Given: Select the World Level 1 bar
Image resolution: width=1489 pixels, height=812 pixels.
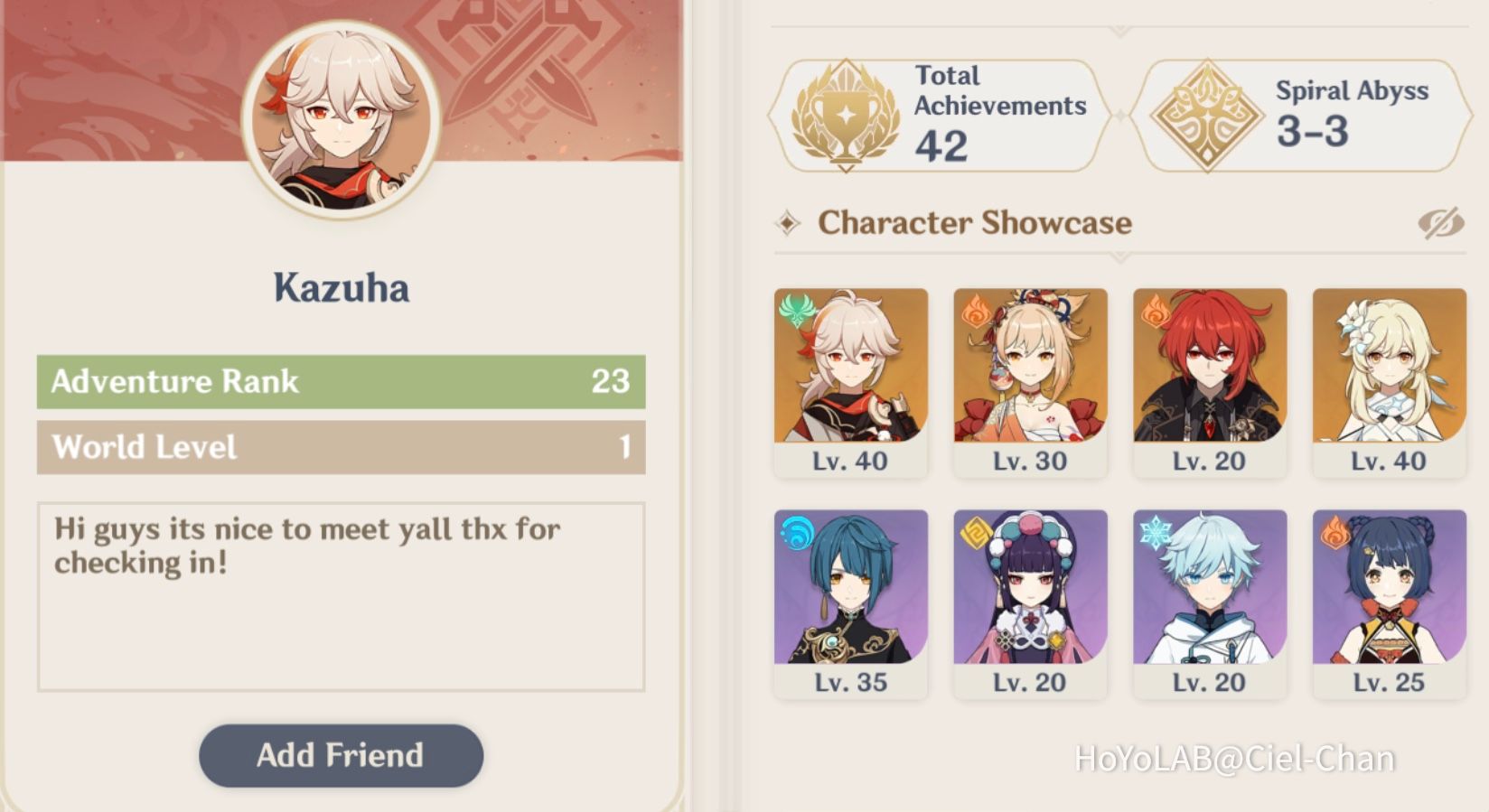Looking at the screenshot, I should click(x=341, y=446).
